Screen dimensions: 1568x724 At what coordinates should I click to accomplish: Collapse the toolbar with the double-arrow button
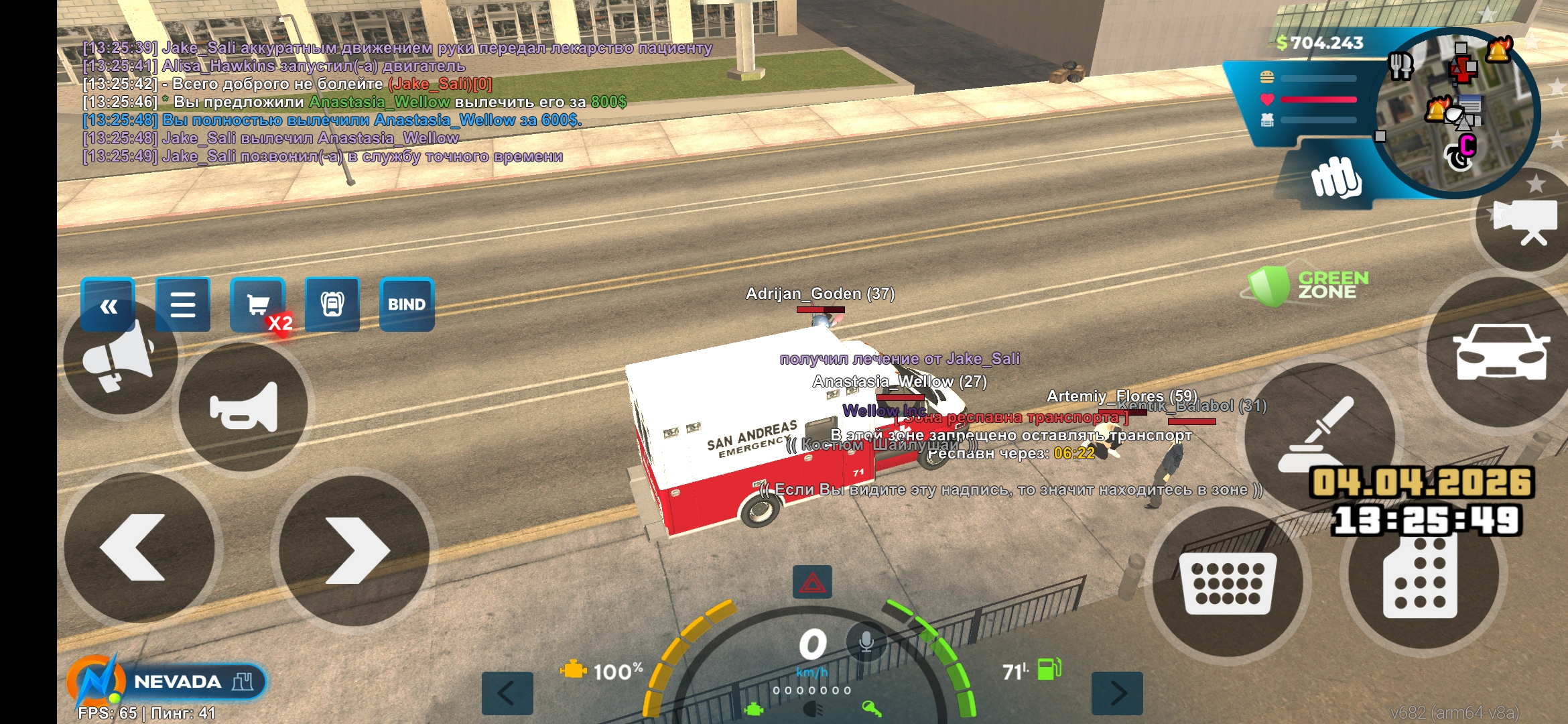[108, 306]
